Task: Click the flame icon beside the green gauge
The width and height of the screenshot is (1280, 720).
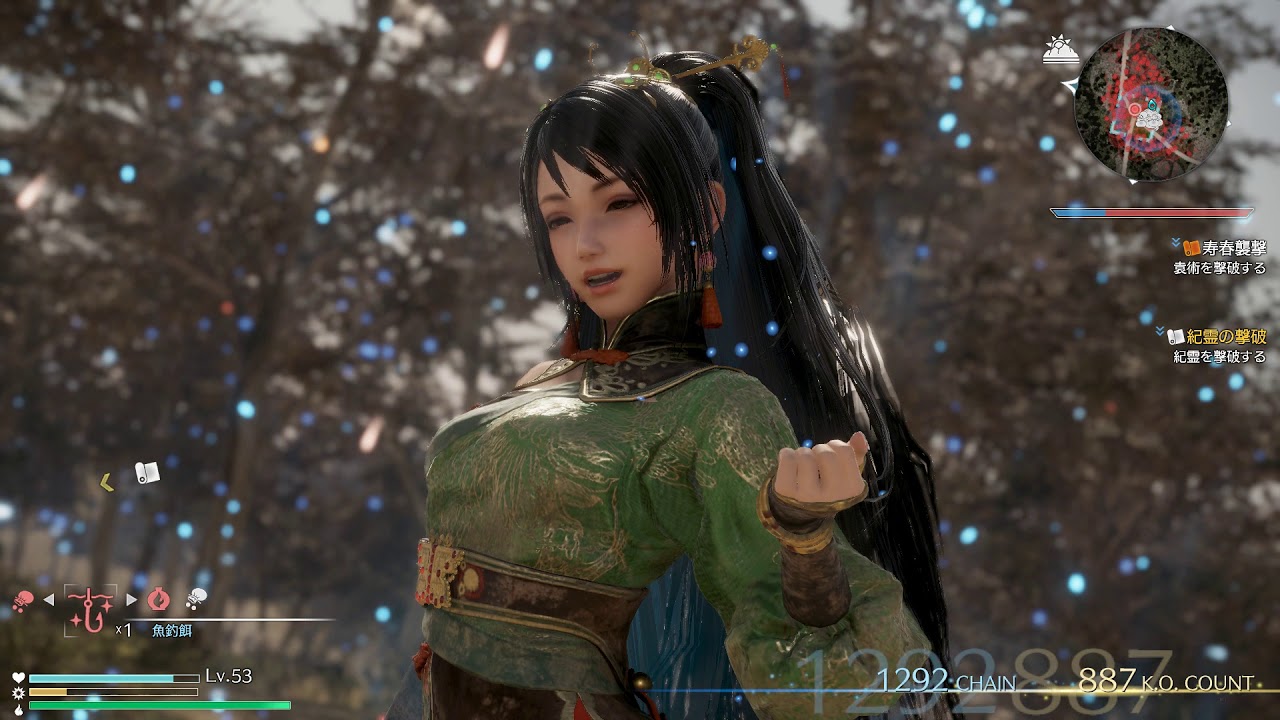Action: tap(18, 708)
